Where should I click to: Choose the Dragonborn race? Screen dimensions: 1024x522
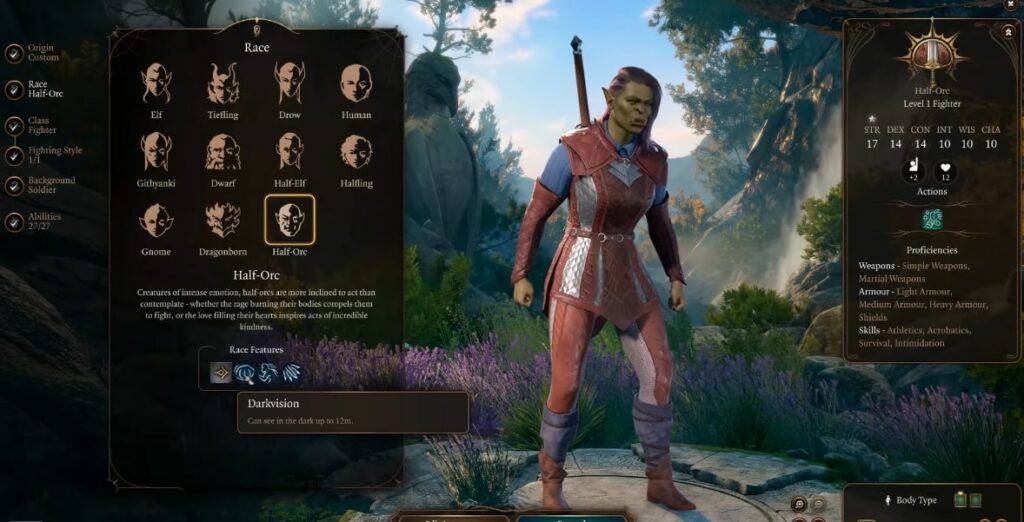[x=223, y=220]
